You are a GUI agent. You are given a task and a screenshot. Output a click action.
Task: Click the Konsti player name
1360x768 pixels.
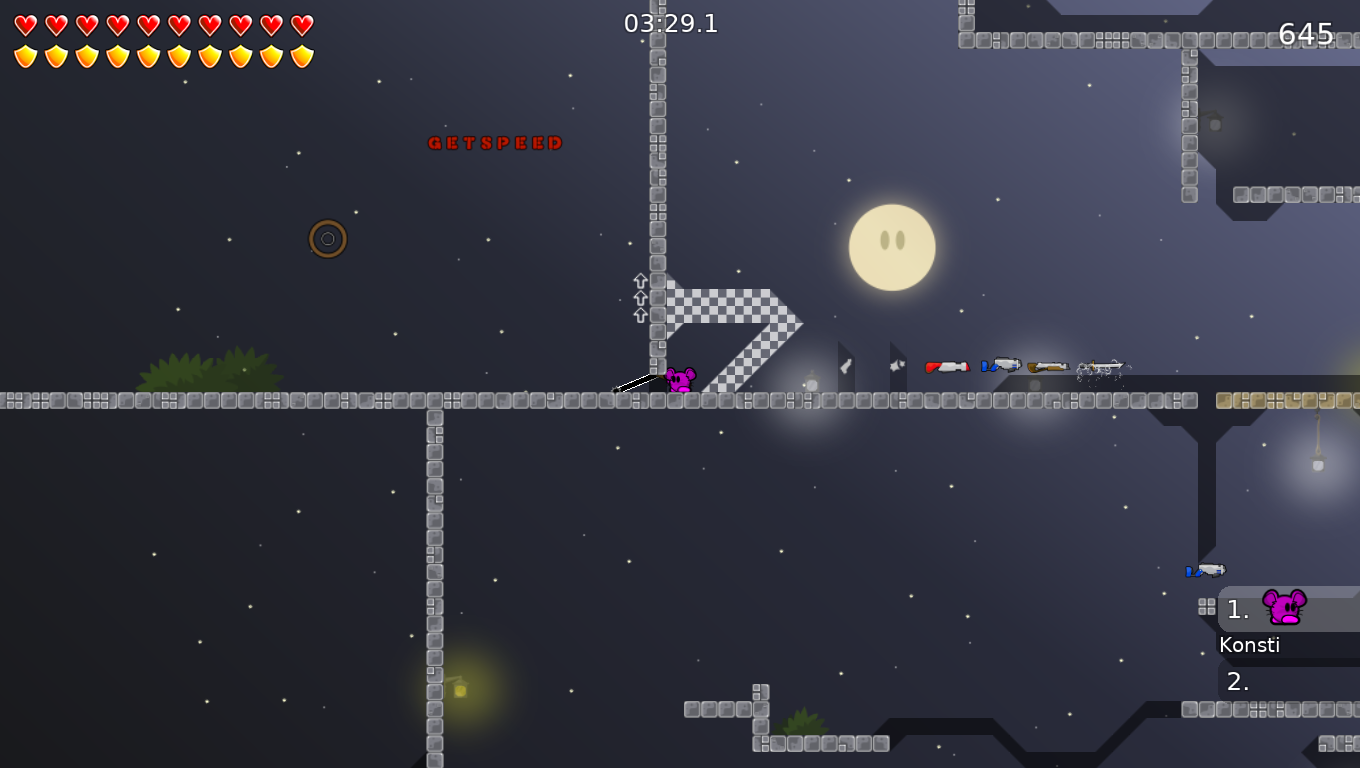(1250, 645)
